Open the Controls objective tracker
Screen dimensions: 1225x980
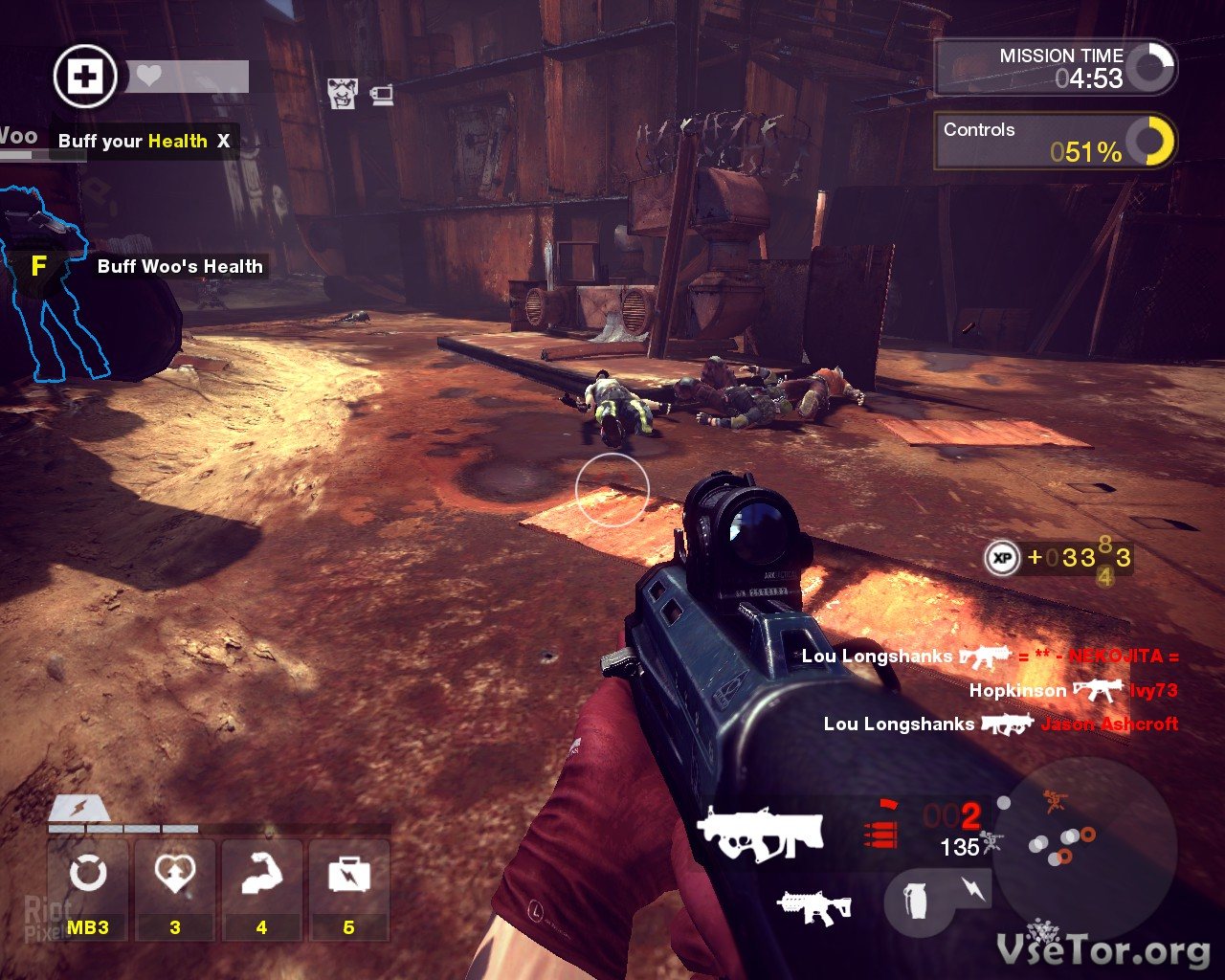click(x=1055, y=142)
